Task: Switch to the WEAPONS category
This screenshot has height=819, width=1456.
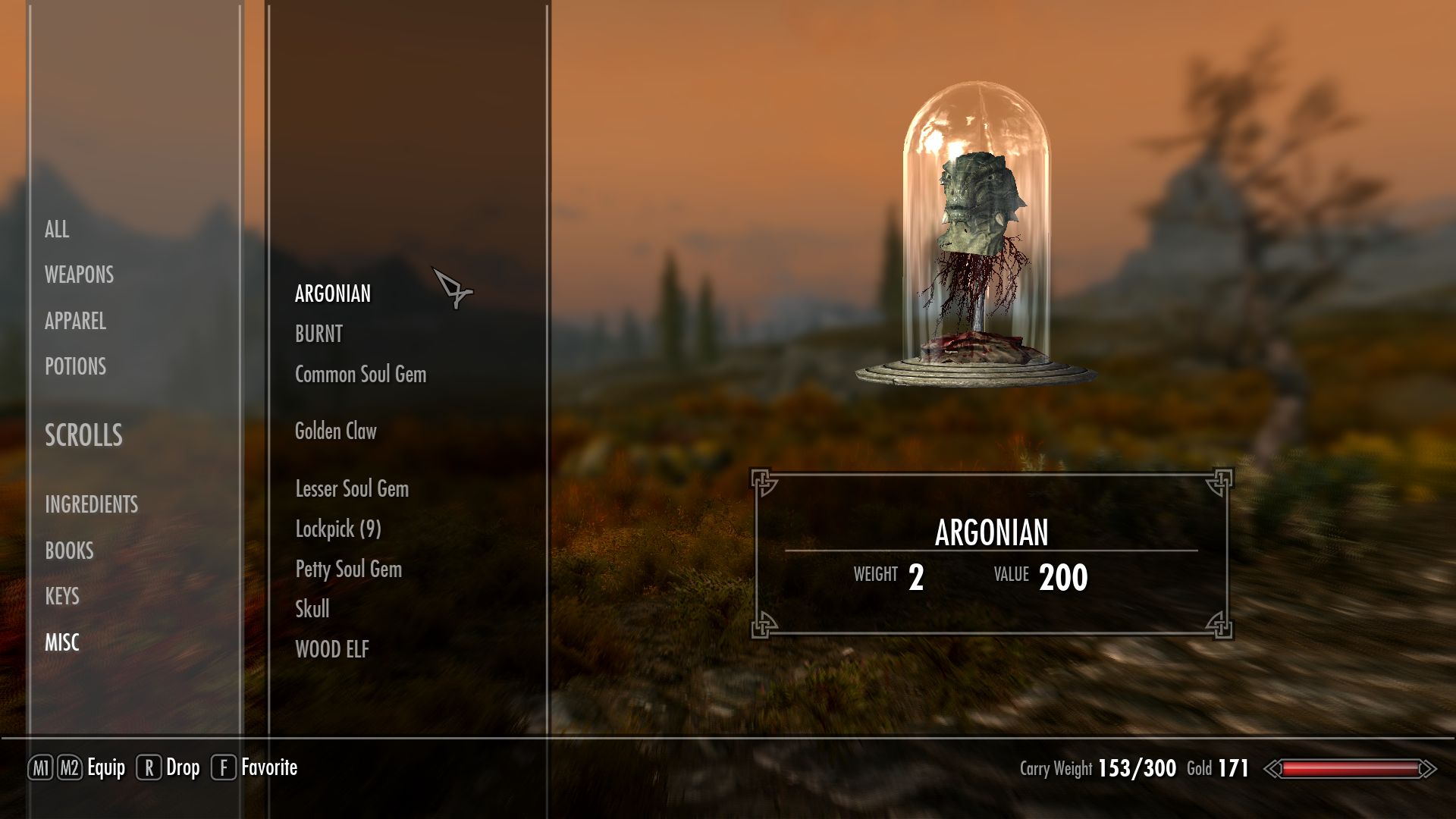Action: [x=79, y=275]
